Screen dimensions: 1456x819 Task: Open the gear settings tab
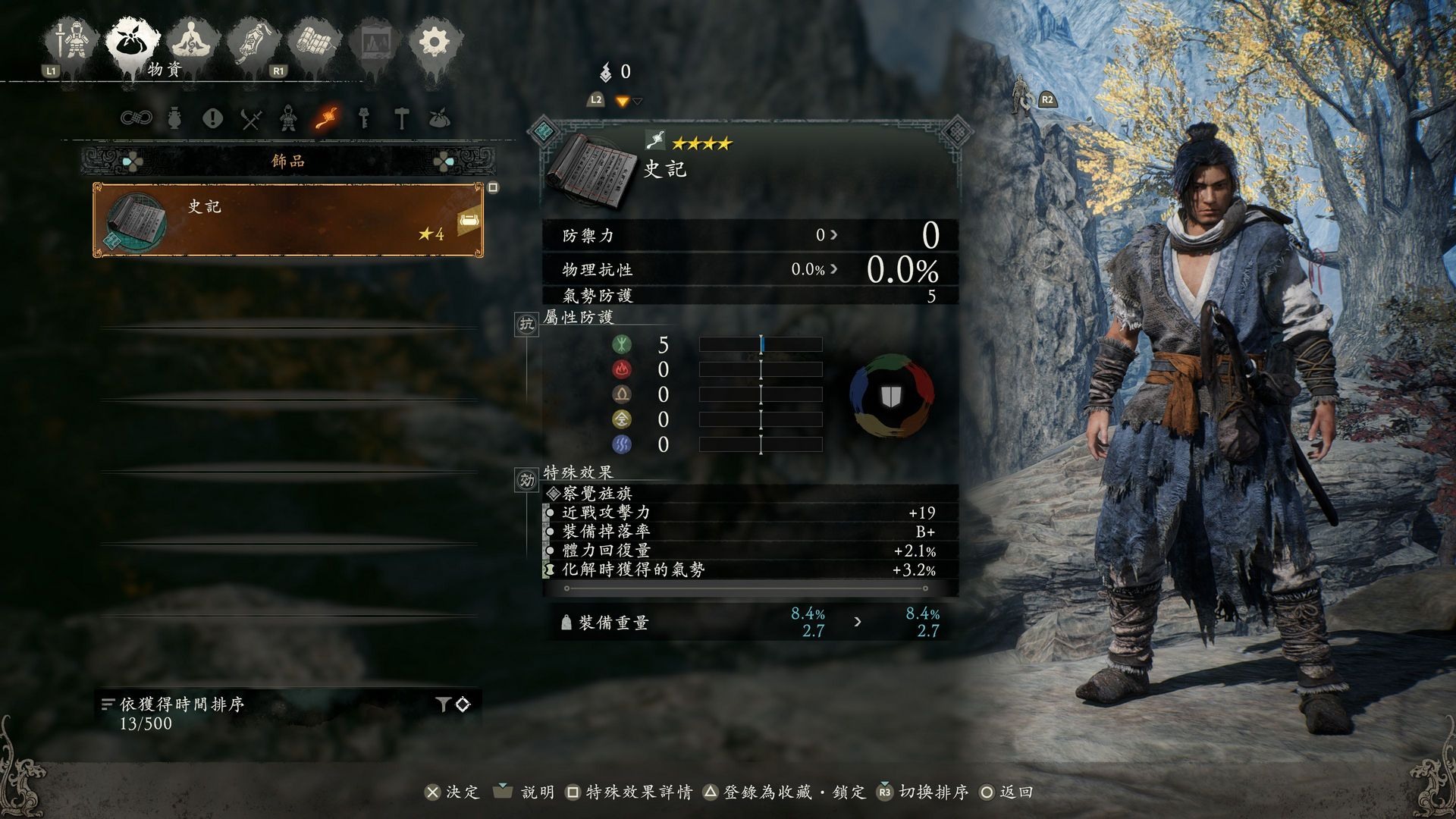(x=434, y=42)
